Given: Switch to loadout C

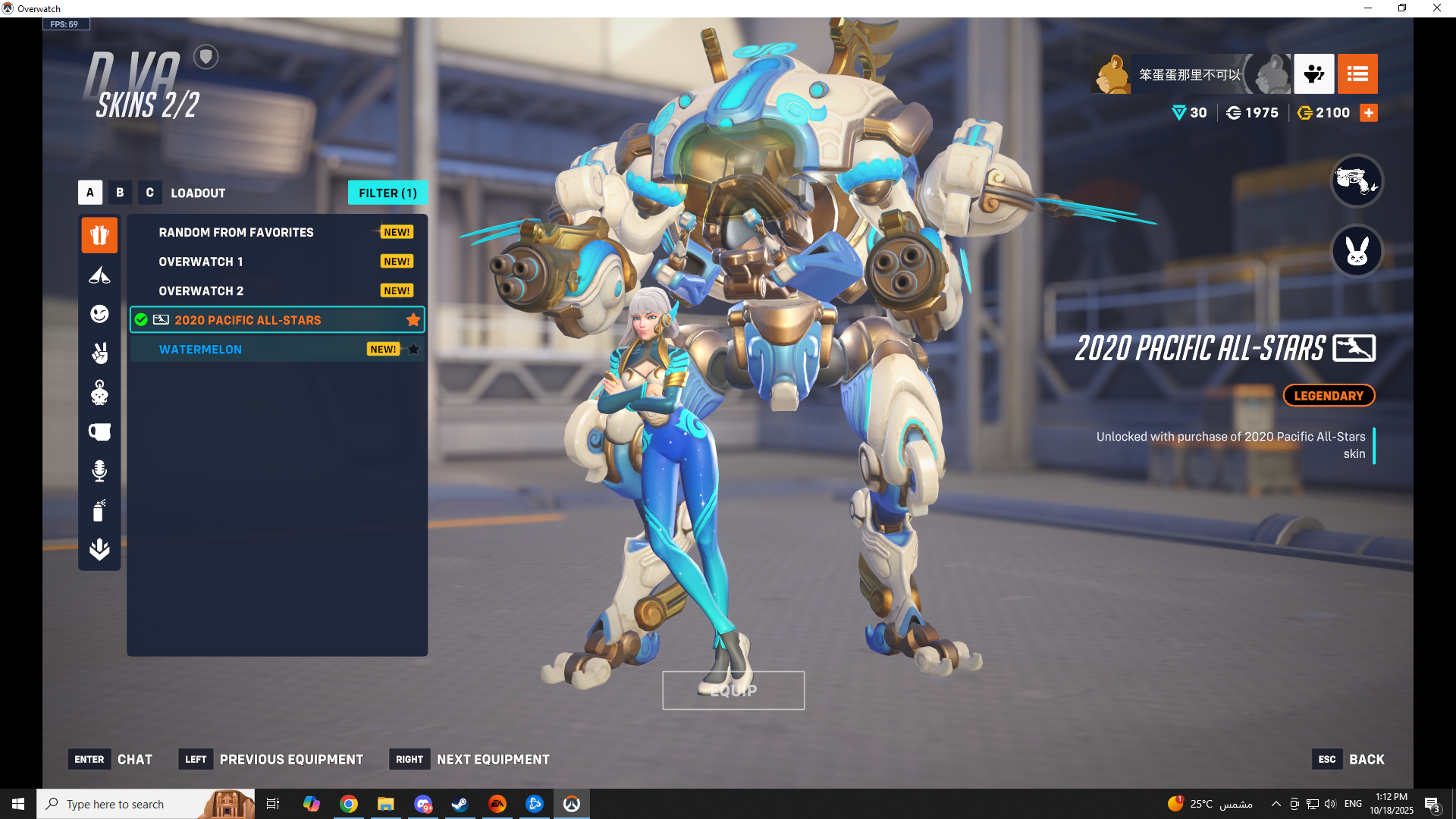Looking at the screenshot, I should click(149, 193).
